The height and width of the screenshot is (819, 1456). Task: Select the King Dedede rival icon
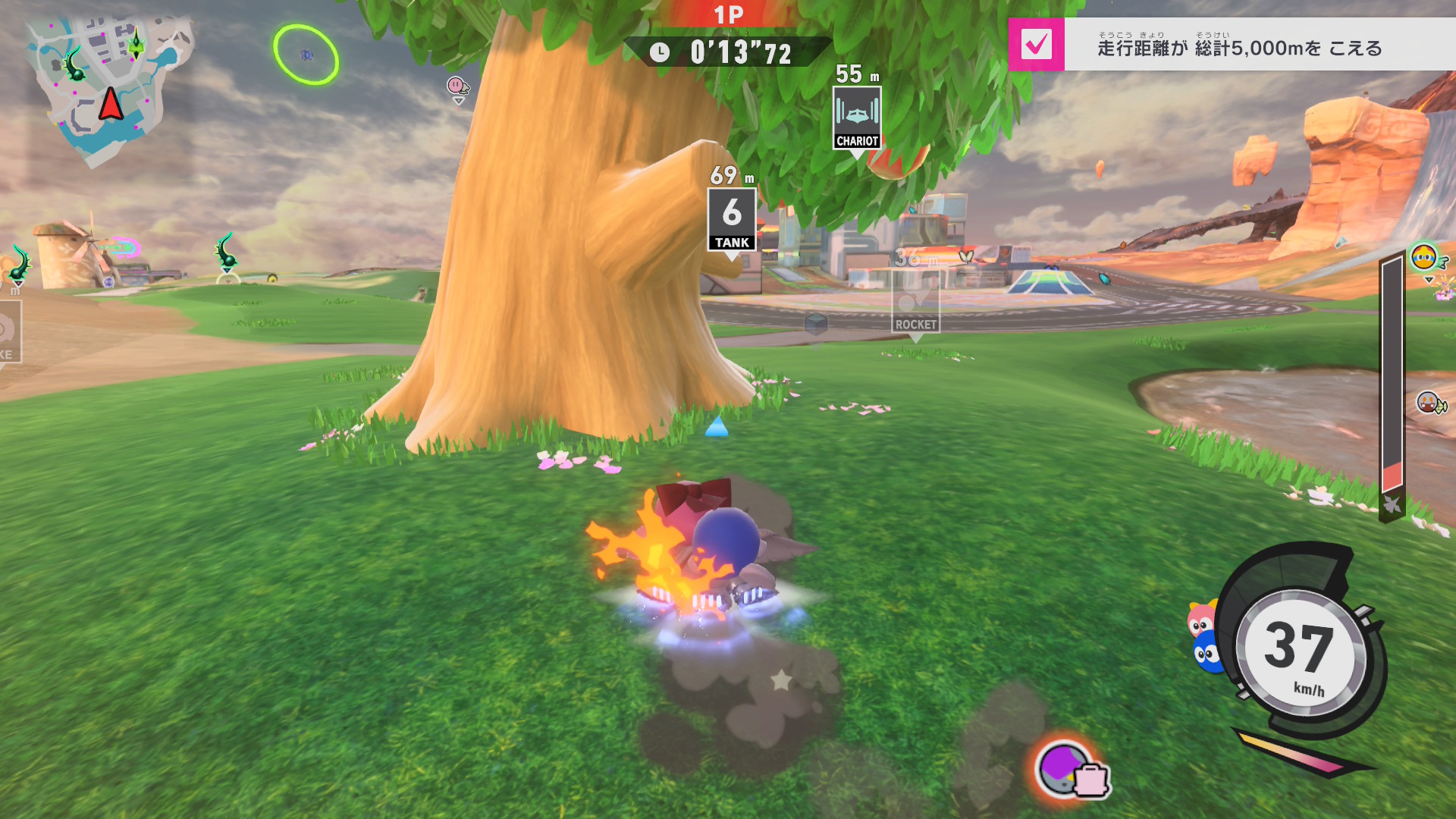pos(1423,258)
